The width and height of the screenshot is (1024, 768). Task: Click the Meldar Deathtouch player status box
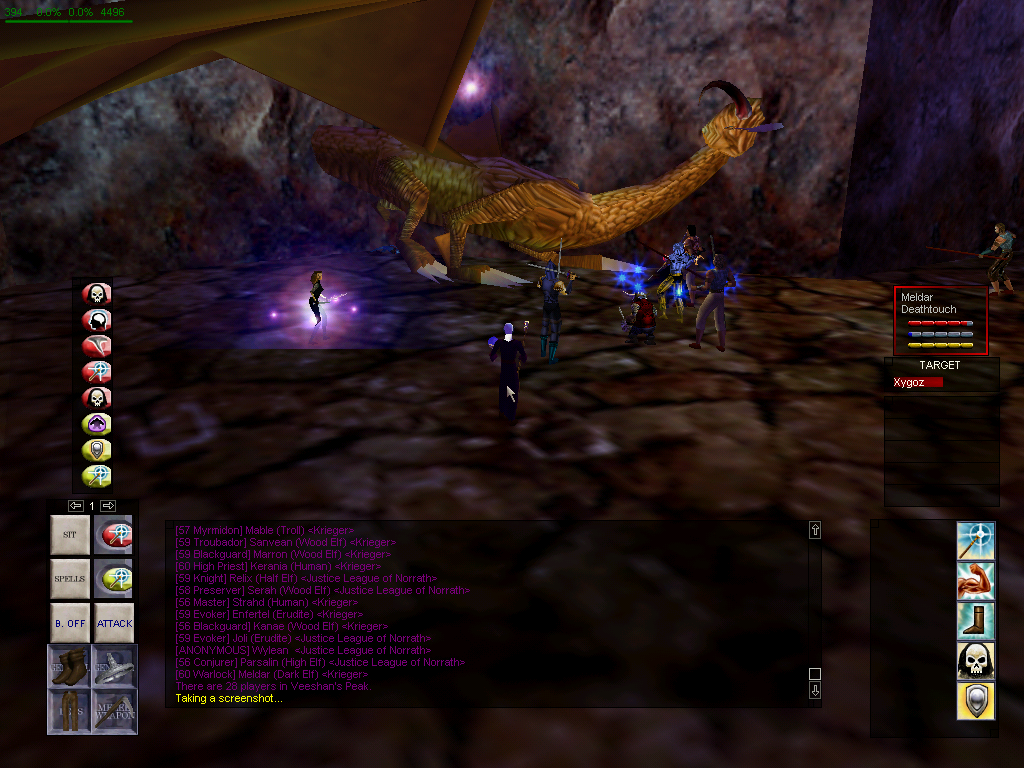(940, 320)
